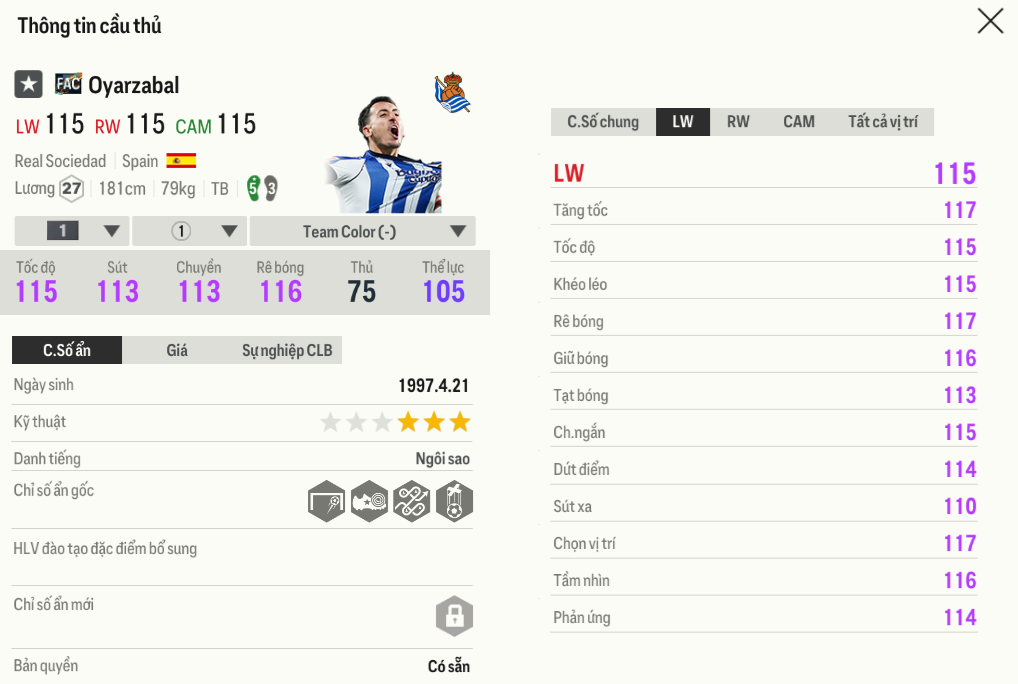The image size is (1018, 684).
Task: Click the Real Sociedad club crest
Action: pos(453,92)
